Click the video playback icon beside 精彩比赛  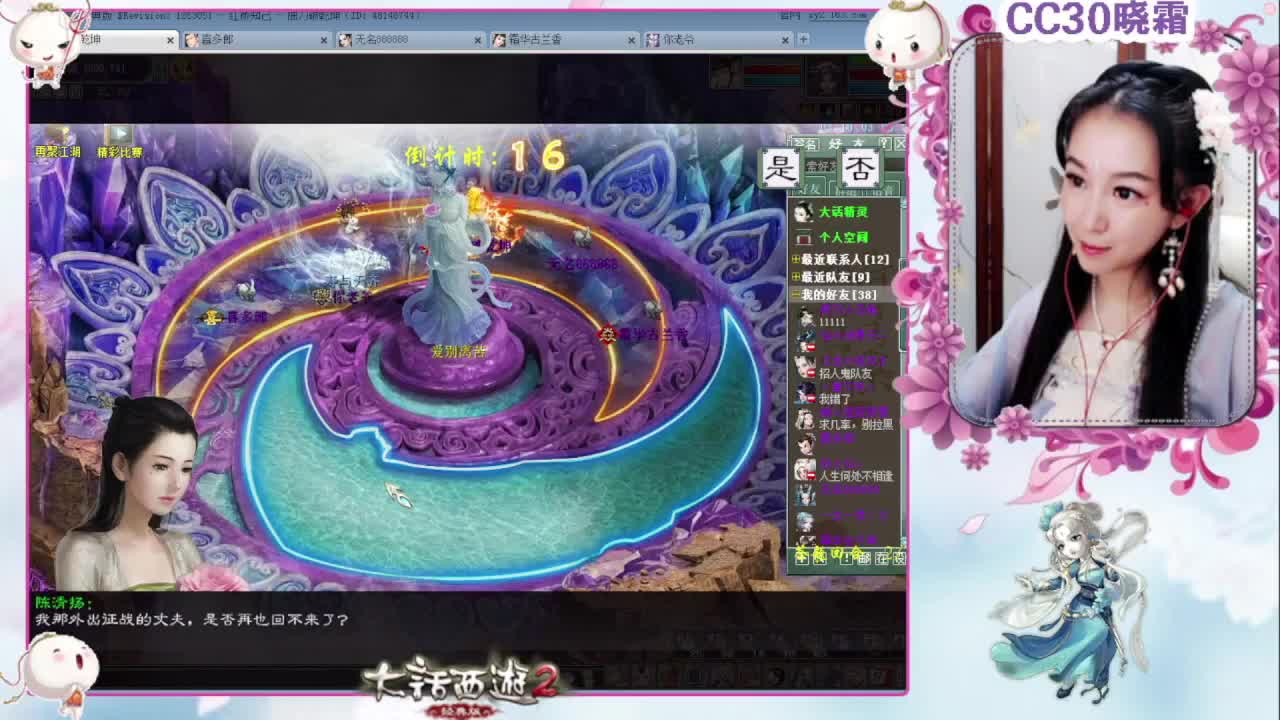point(120,131)
